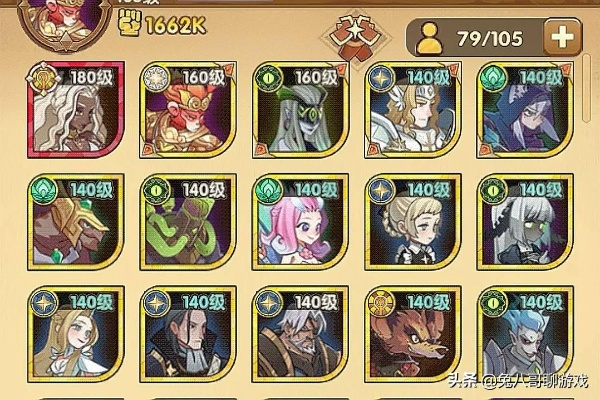Tap the plus button to expand hero slots
This screenshot has height=400, width=600.
coord(563,39)
